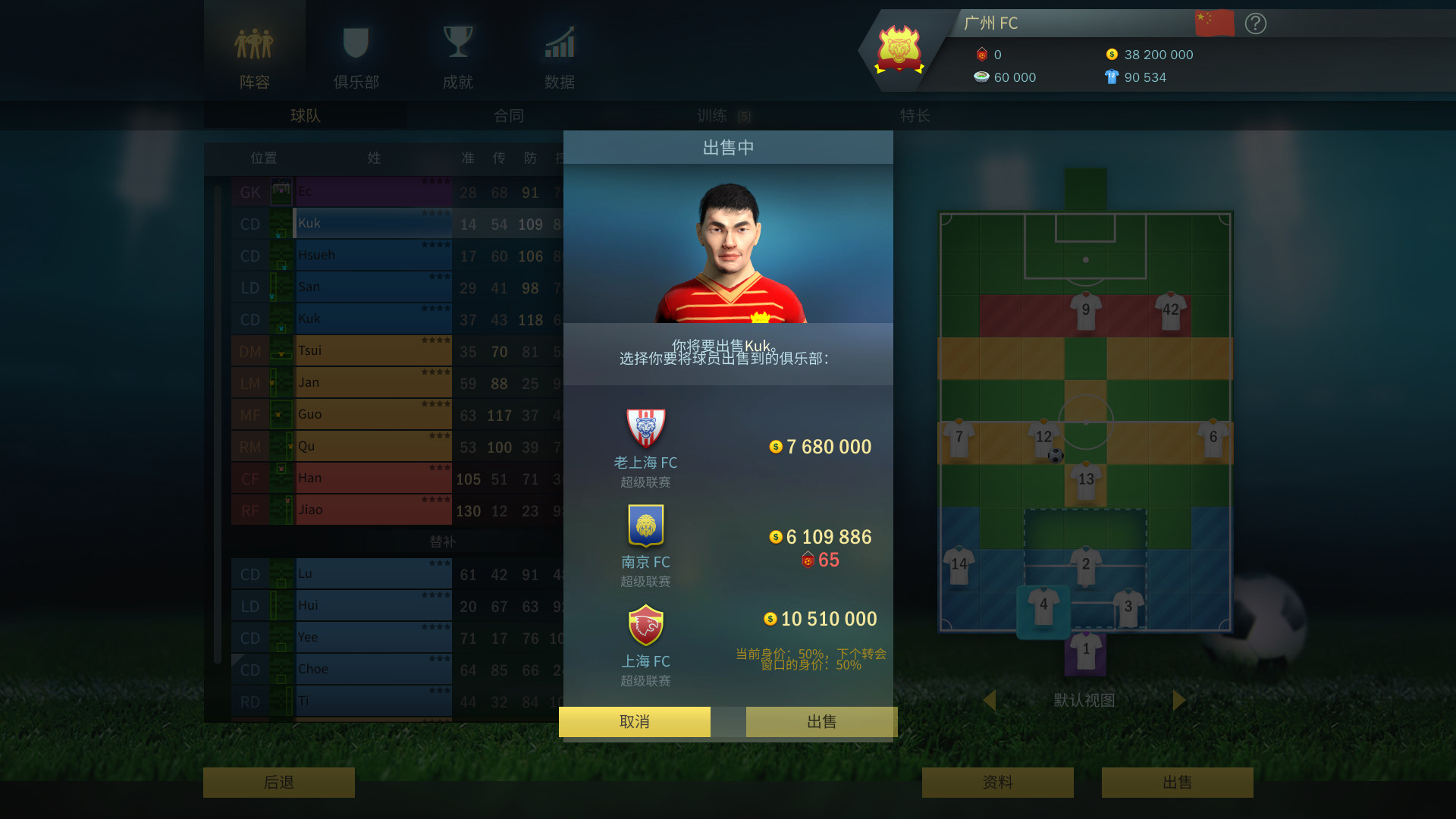Screen dimensions: 1456x819
Task: Click the gold coin icon beside 38 200 000
Action: 1112,54
